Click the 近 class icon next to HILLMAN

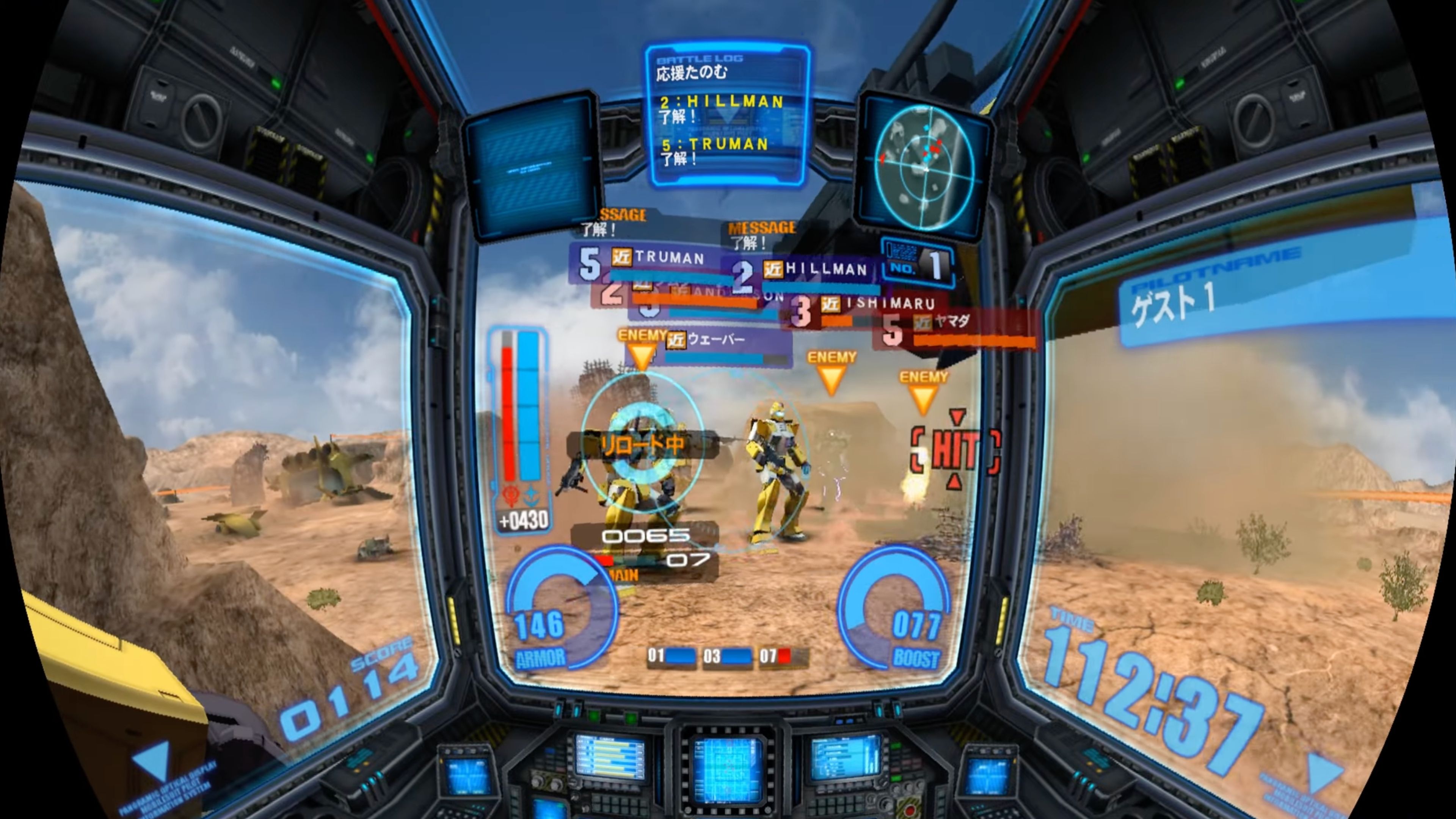point(773,271)
